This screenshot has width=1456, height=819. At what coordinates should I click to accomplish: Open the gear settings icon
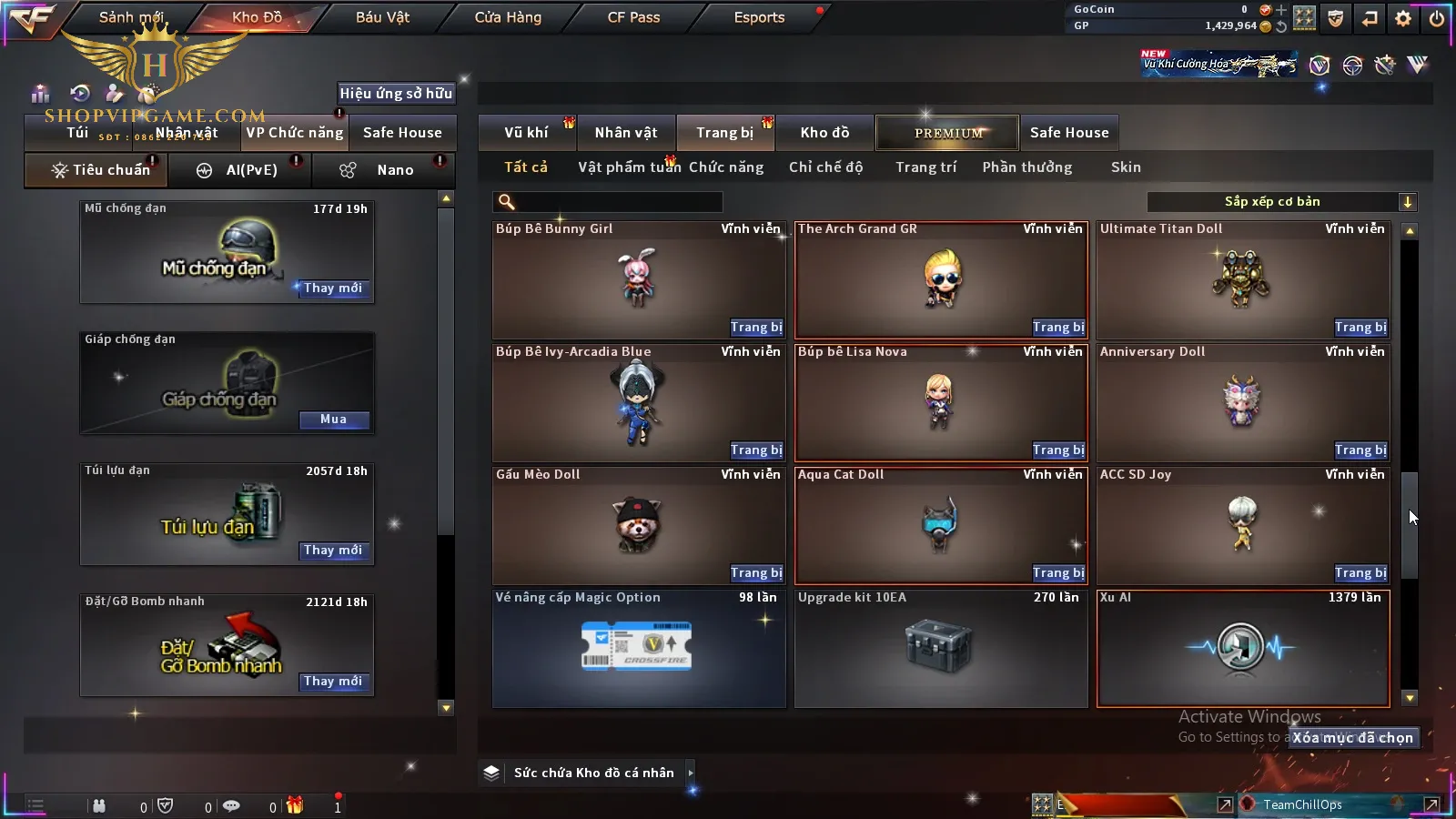click(1403, 18)
